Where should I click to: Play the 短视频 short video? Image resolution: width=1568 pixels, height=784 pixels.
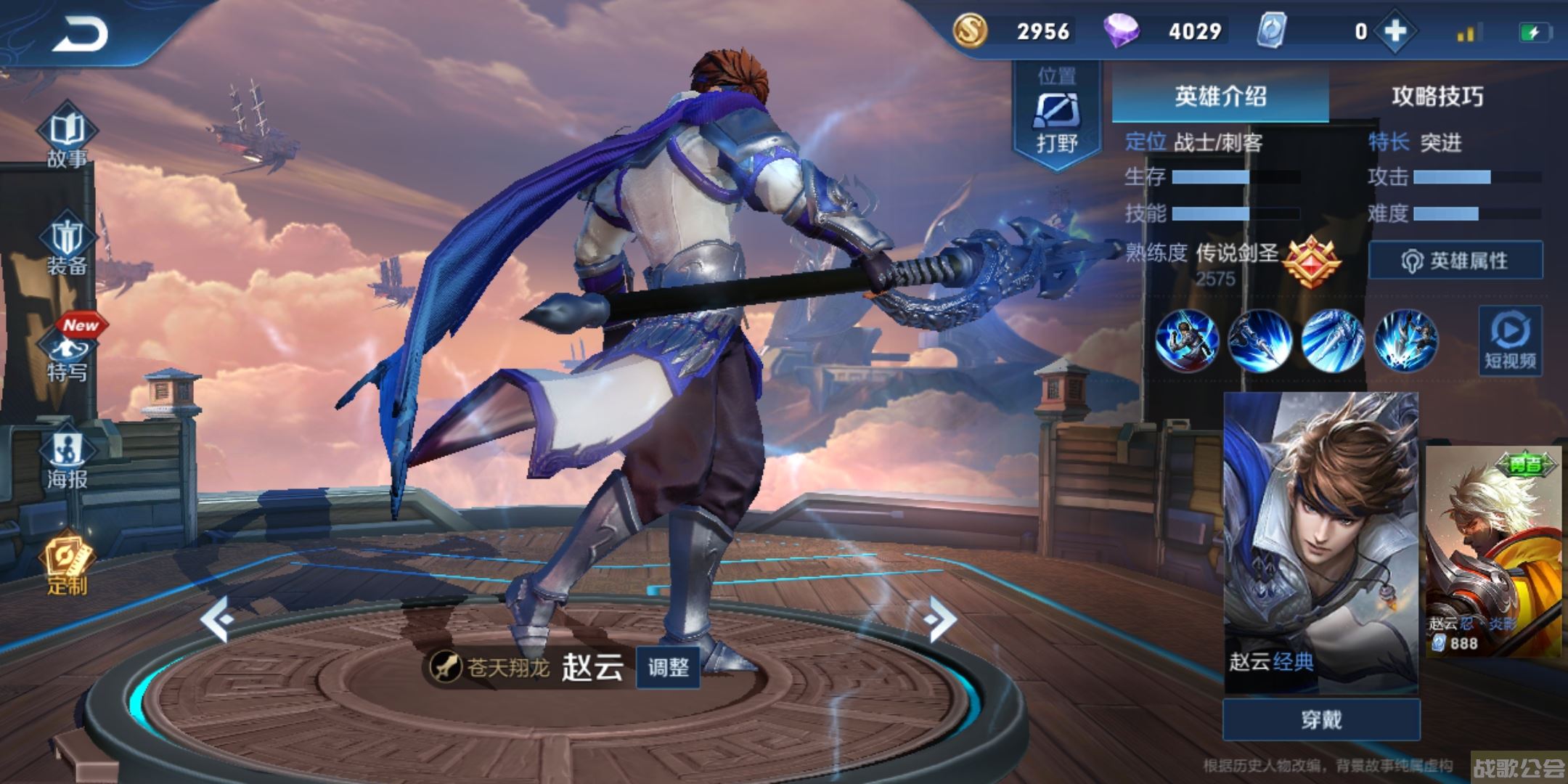tap(1510, 341)
